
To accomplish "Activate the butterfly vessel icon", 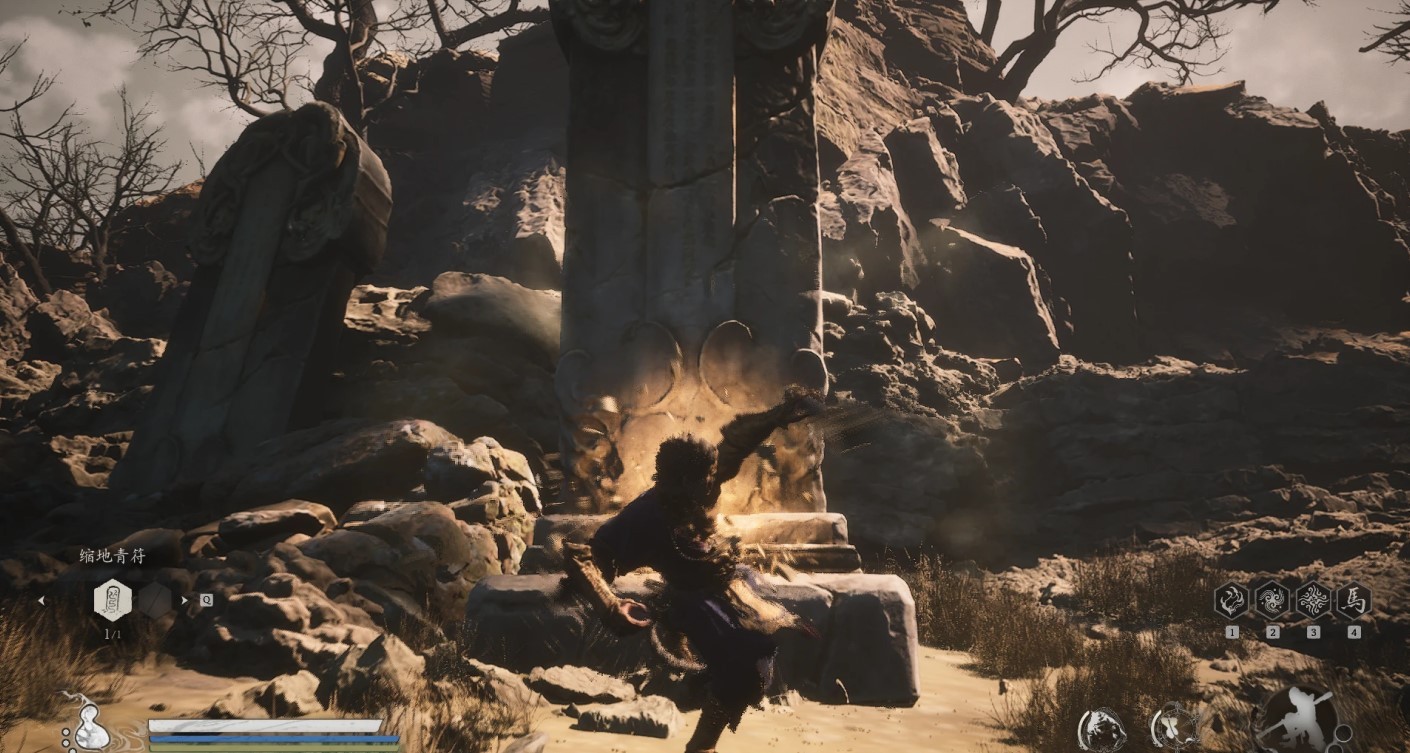I will tap(1176, 727).
